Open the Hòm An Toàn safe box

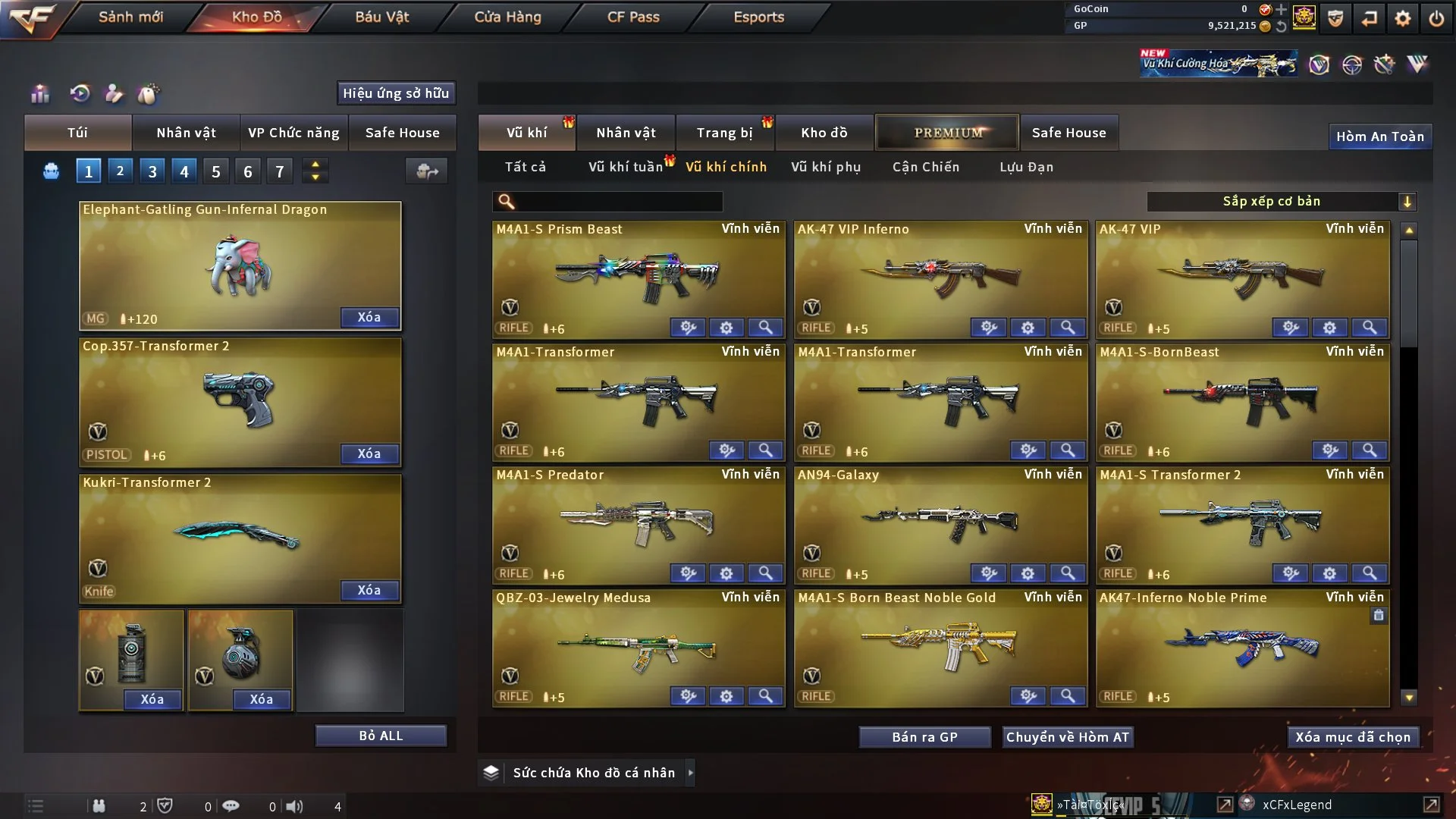pyautogui.click(x=1379, y=136)
